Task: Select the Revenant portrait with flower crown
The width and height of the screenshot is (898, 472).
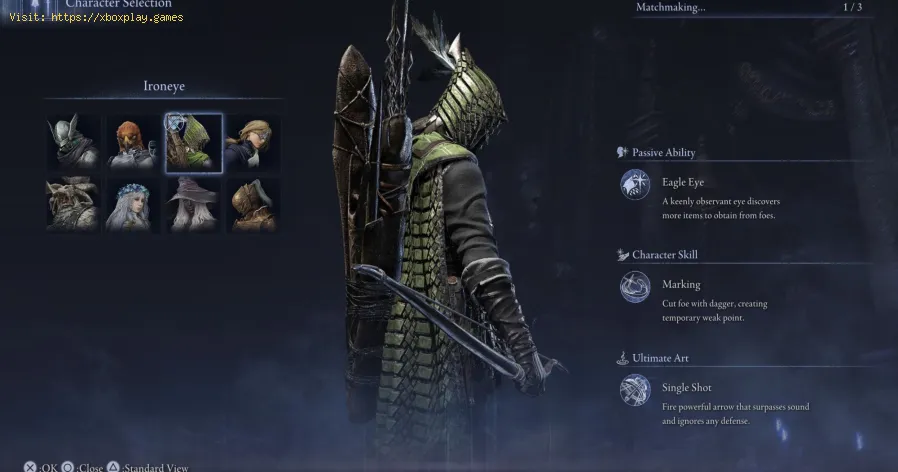Action: [133, 203]
